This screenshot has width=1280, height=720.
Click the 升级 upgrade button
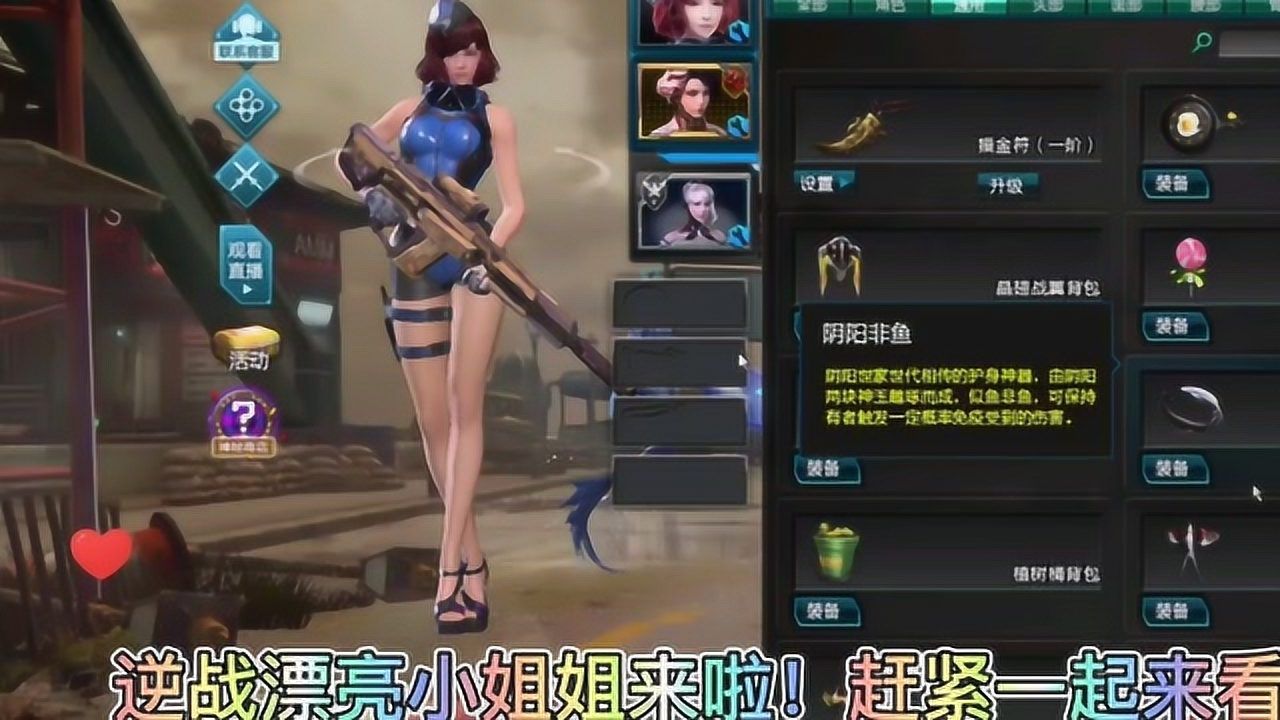(1006, 184)
